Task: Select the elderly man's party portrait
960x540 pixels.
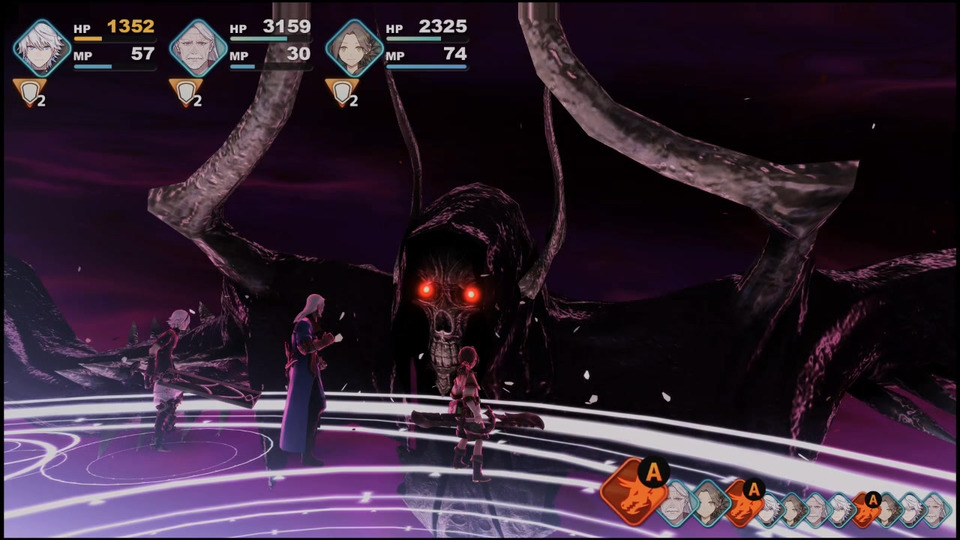Action: coord(198,47)
